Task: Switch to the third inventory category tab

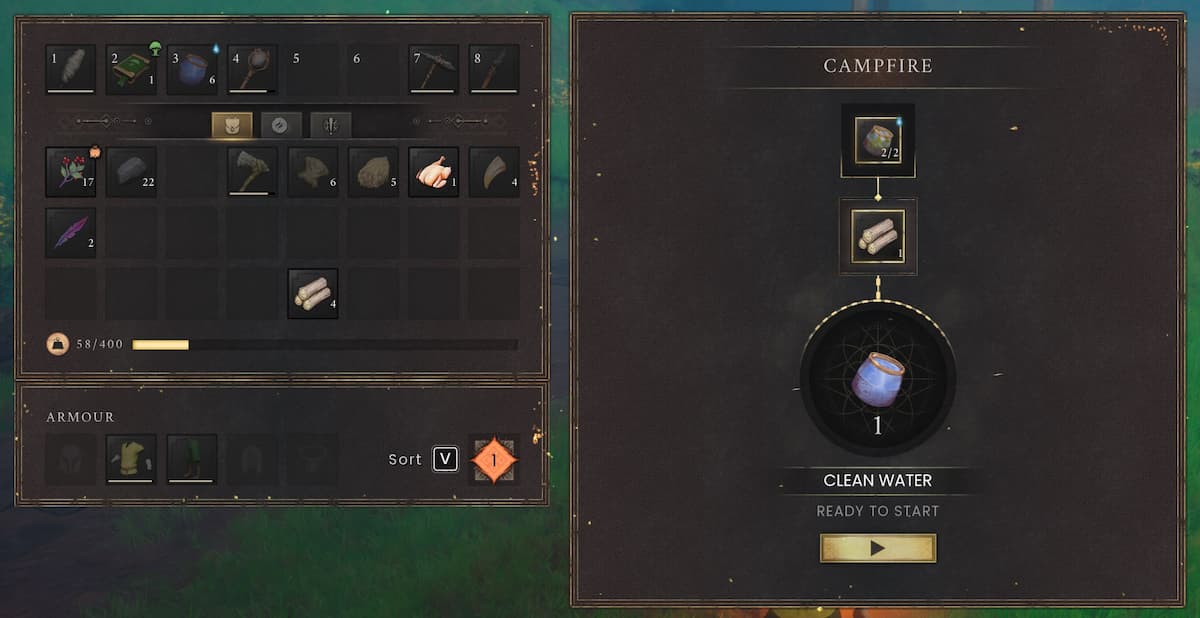Action: [330, 125]
